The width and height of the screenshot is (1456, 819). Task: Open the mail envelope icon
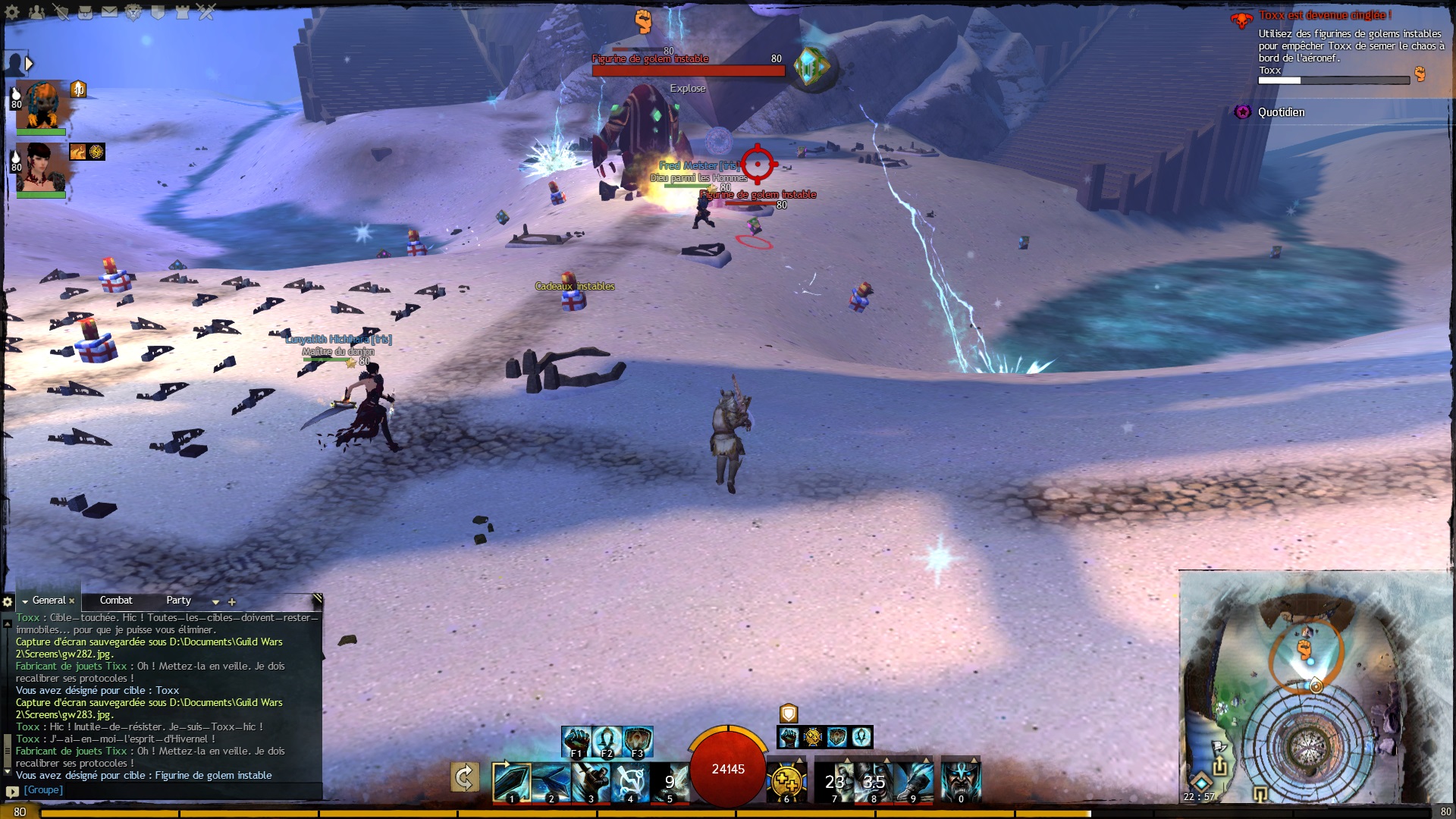109,12
